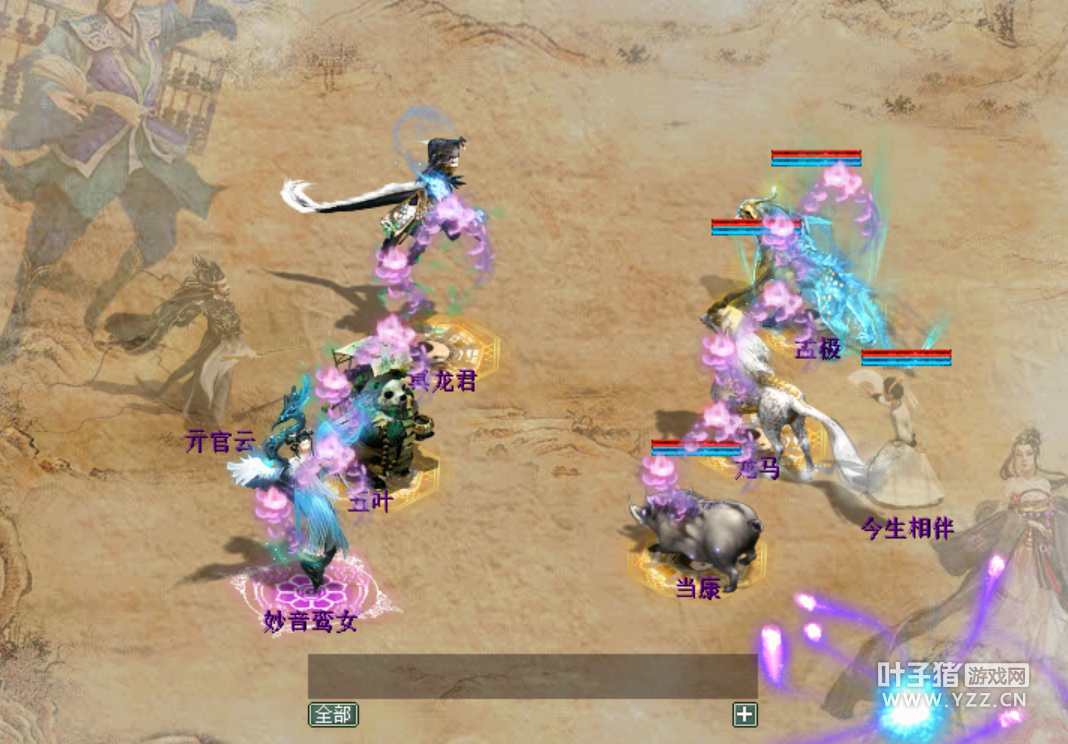
Task: Select the 全部 chat channel button
Action: pyautogui.click(x=333, y=714)
